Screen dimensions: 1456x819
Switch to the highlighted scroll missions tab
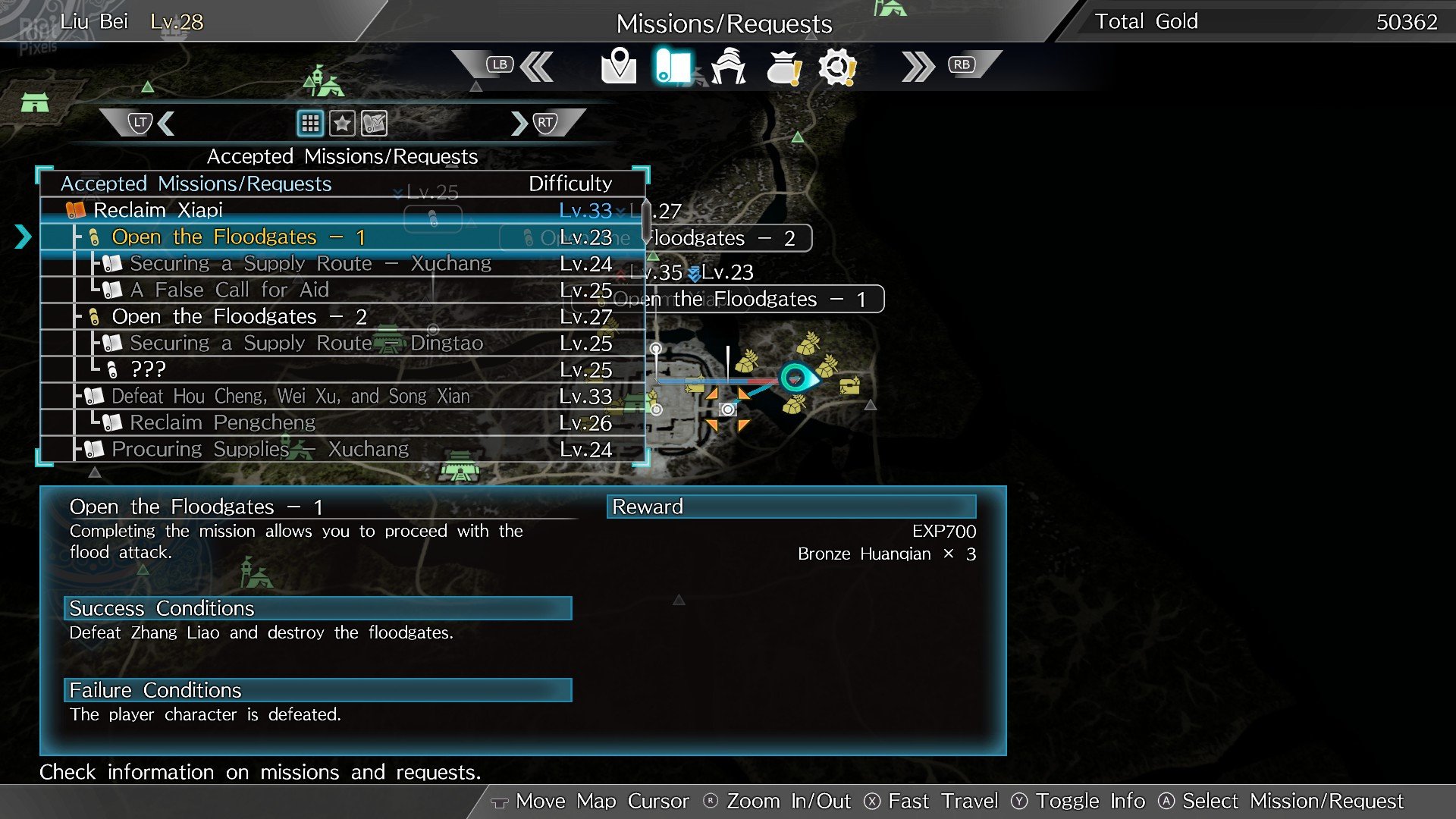673,67
